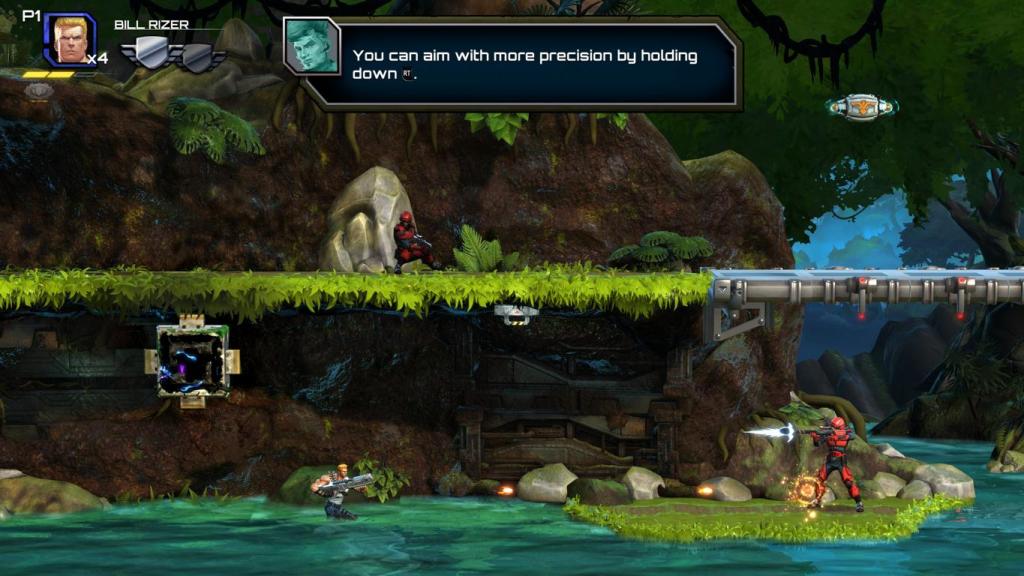
Task: Click Bill Rizer's P1 portrait
Action: [x=69, y=40]
